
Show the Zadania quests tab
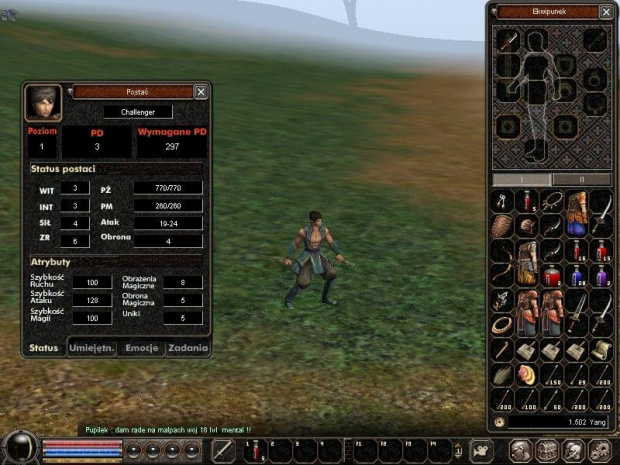pos(188,348)
